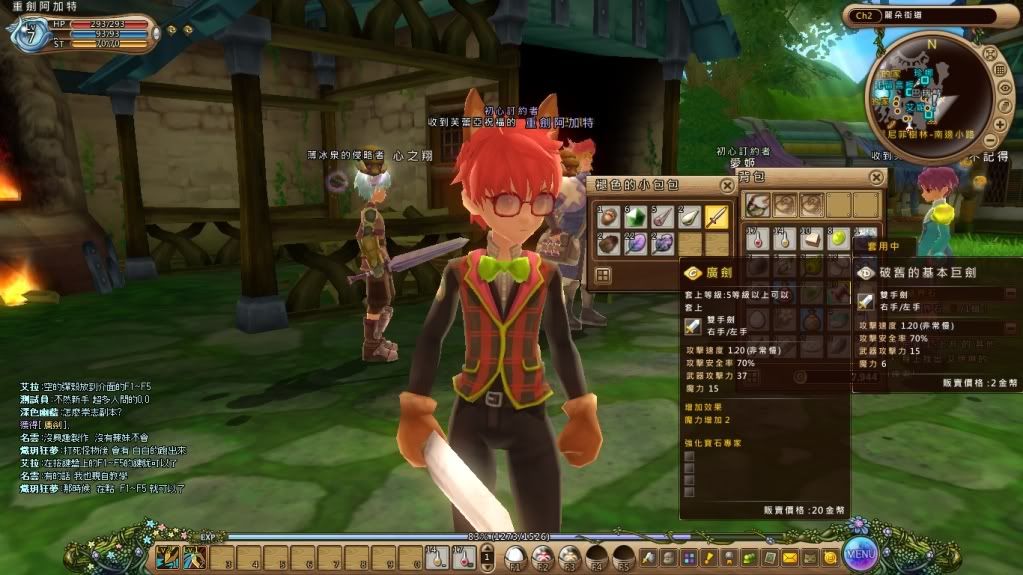Select the green gem item slot

[636, 216]
